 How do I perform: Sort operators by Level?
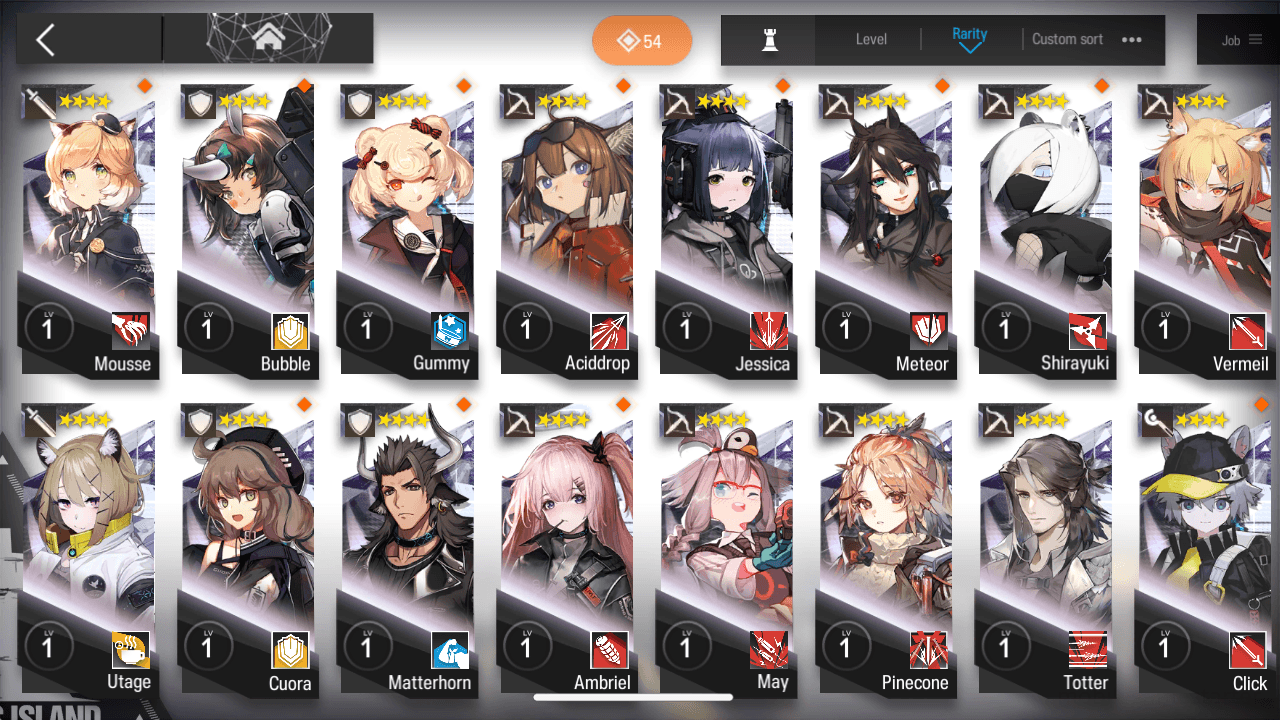click(x=871, y=40)
